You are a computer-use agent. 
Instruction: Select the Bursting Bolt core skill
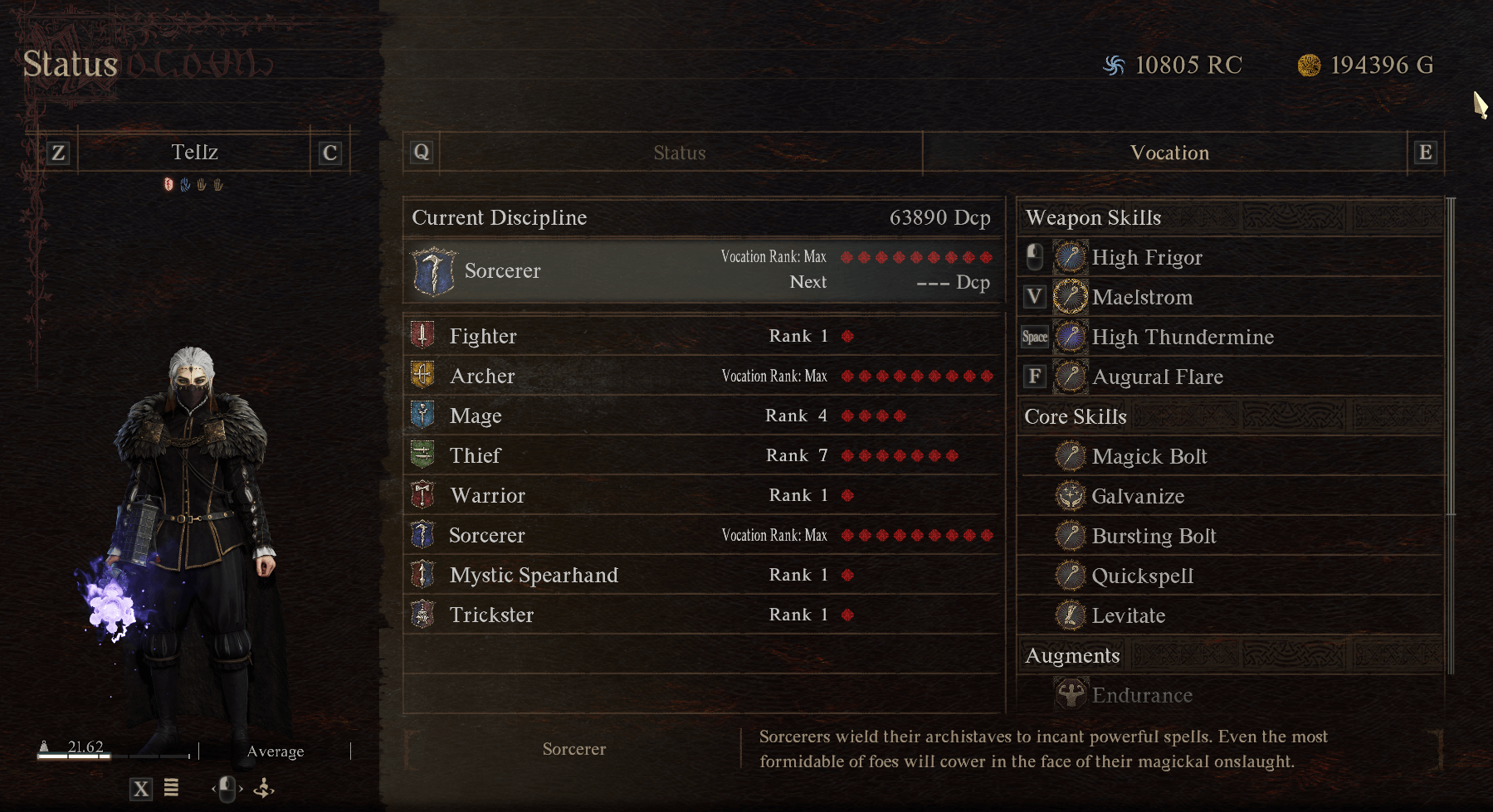1154,536
